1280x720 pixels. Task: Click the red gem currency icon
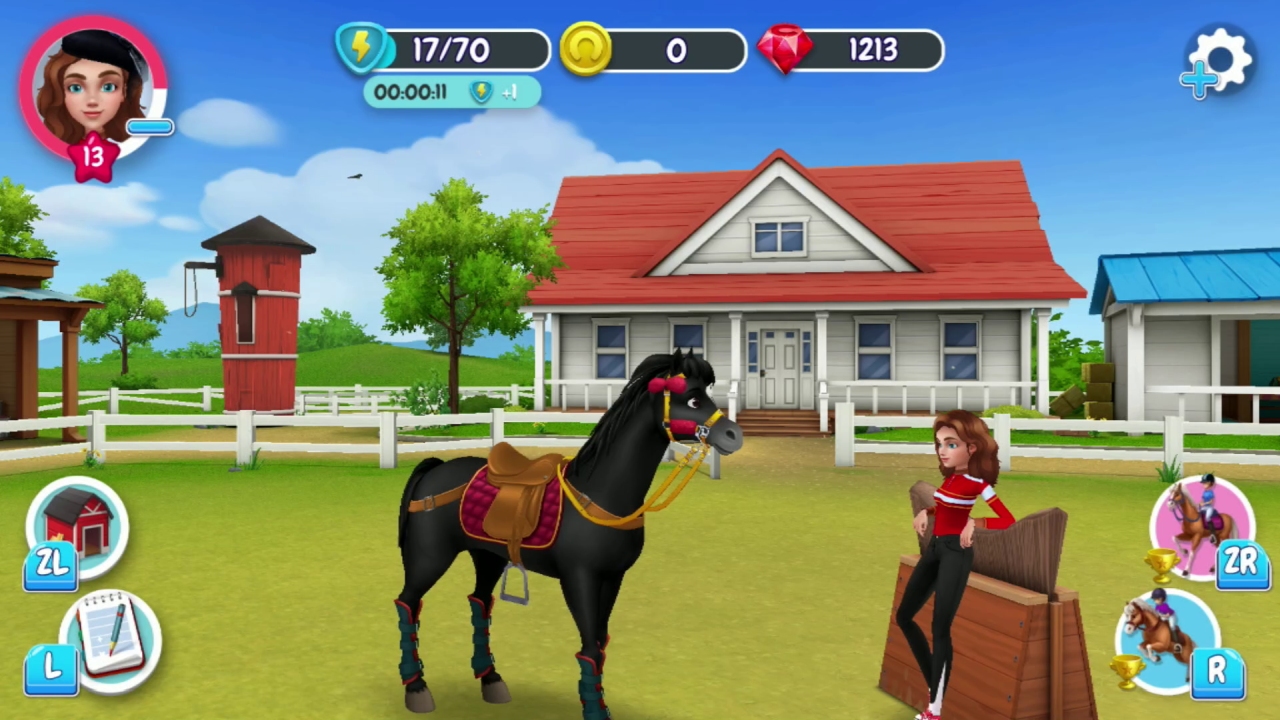tap(788, 50)
